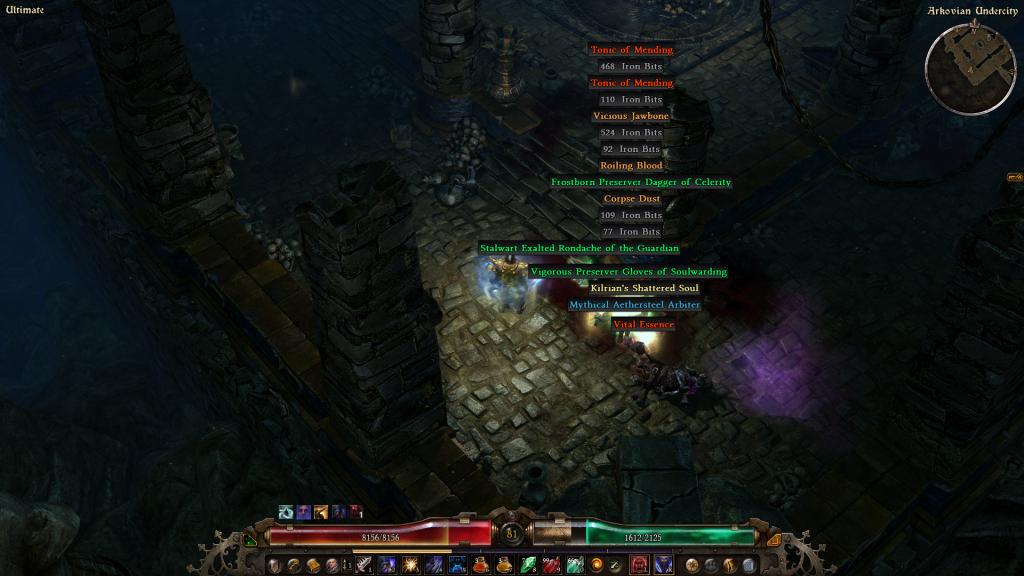This screenshot has height=576, width=1024.
Task: Pick up the Mythical Aethersteel Arbiter label
Action: click(x=634, y=305)
